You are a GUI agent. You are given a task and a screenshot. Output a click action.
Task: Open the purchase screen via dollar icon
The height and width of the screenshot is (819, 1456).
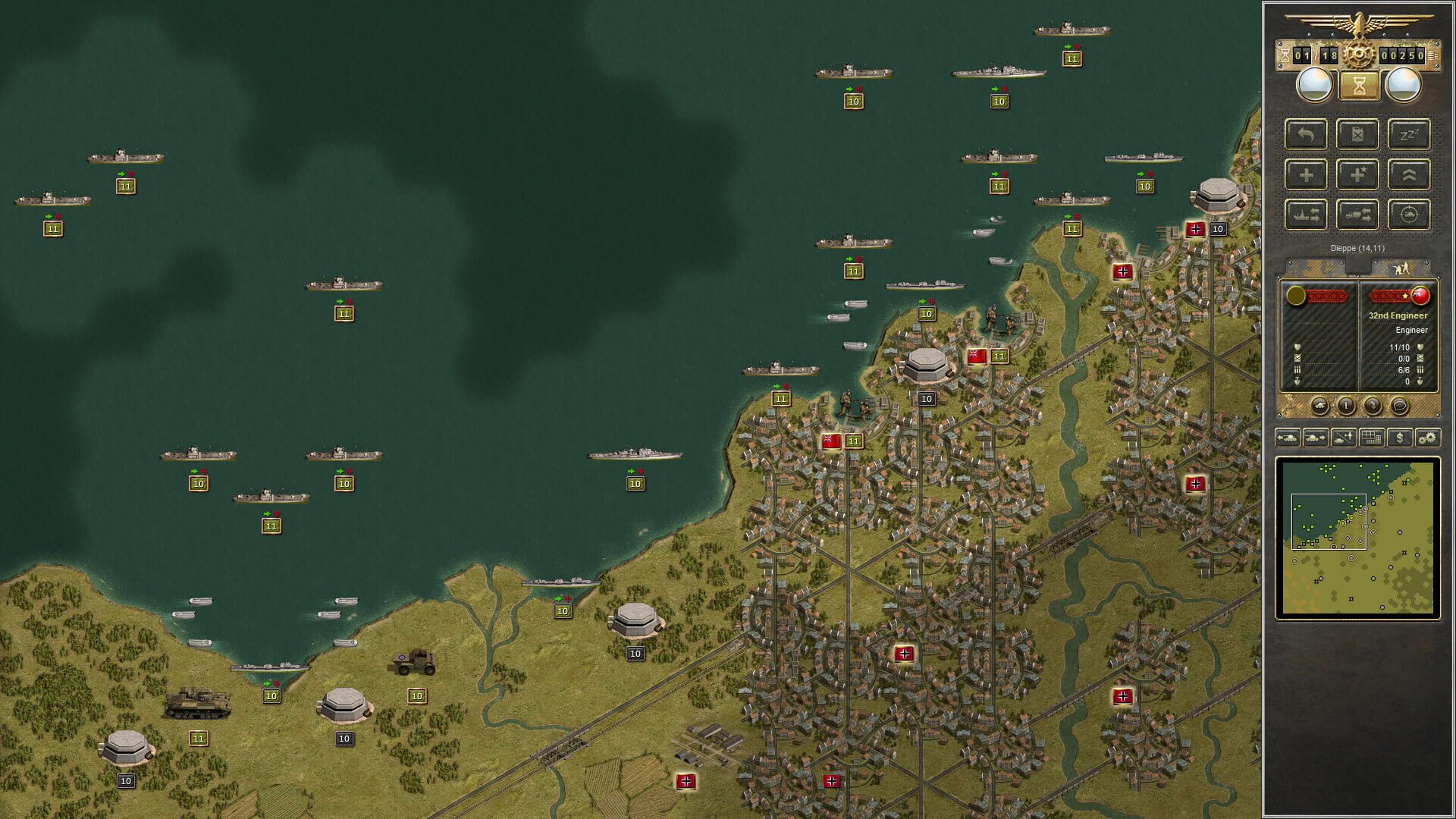click(x=1400, y=438)
